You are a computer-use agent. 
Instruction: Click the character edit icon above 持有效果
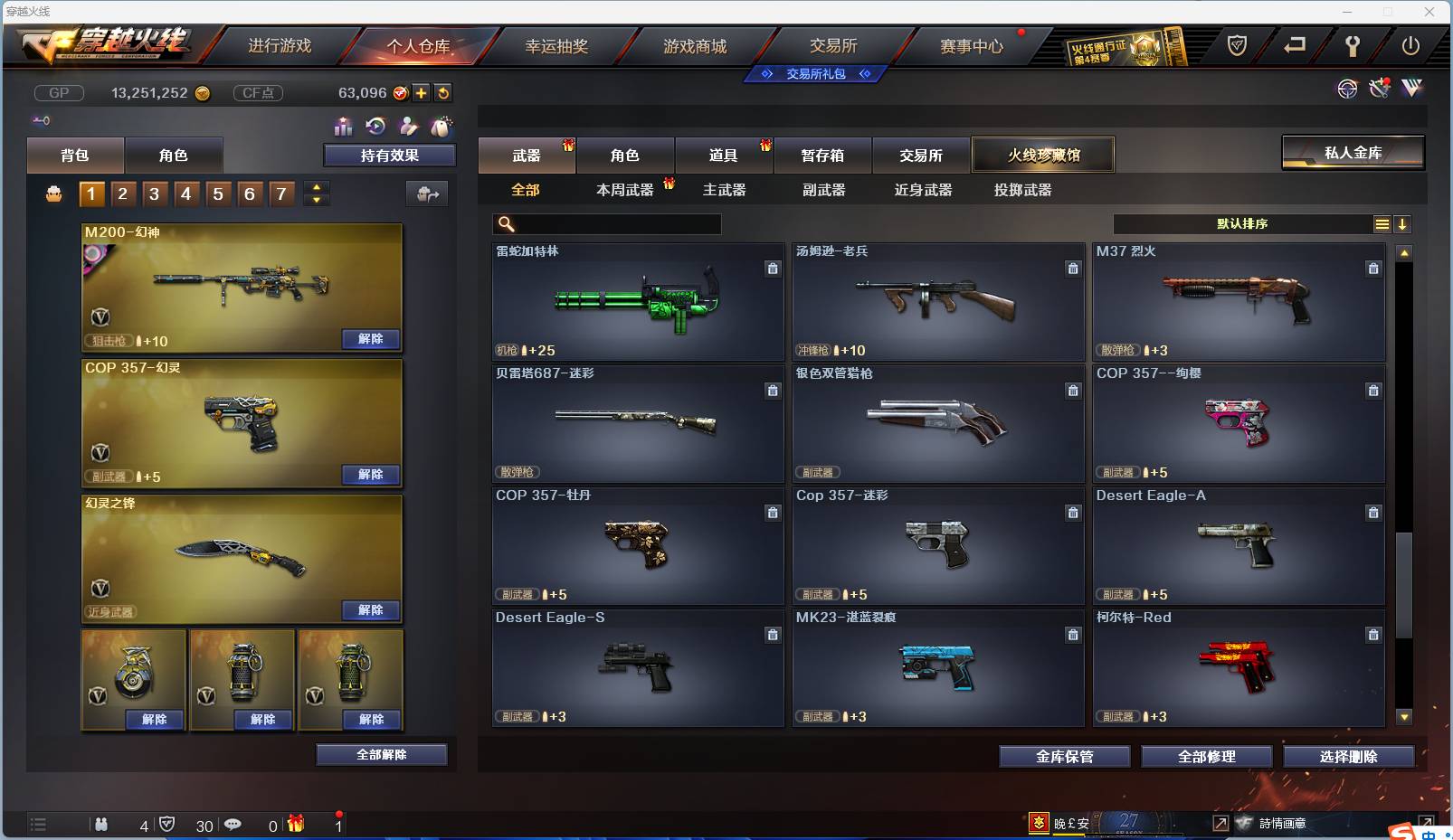(x=408, y=127)
